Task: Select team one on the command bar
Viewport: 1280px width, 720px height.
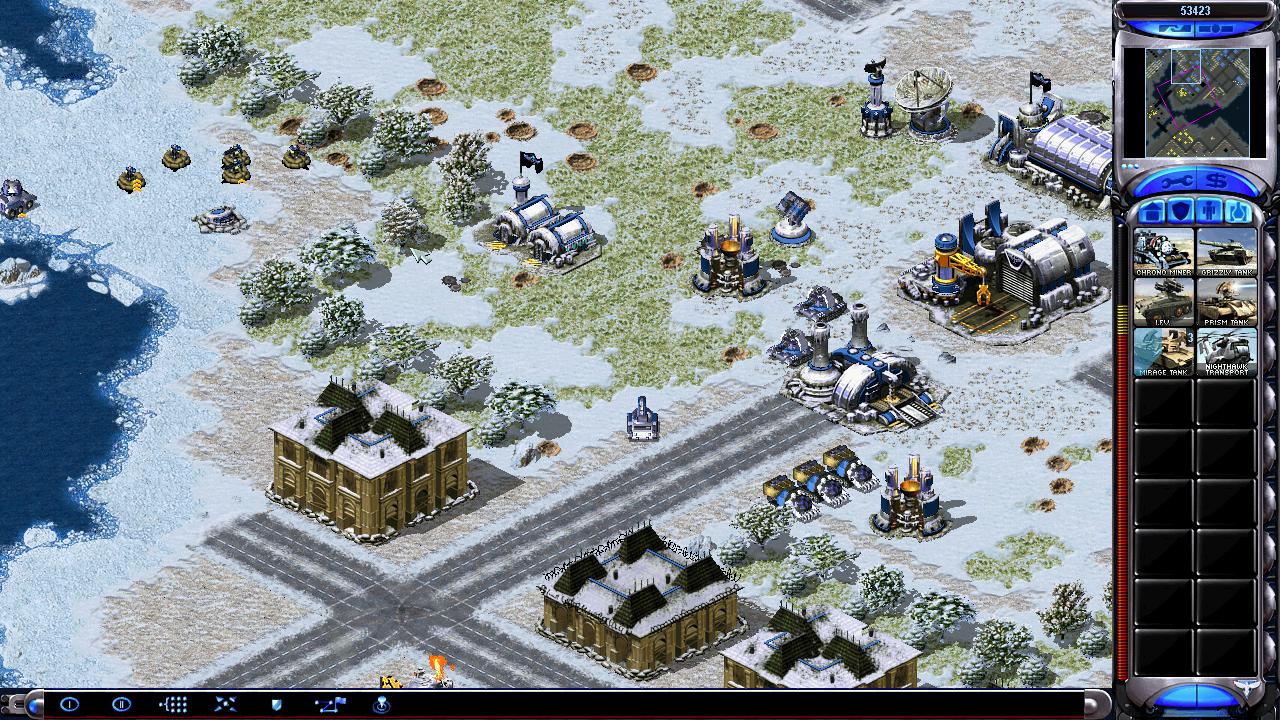Action: click(69, 704)
